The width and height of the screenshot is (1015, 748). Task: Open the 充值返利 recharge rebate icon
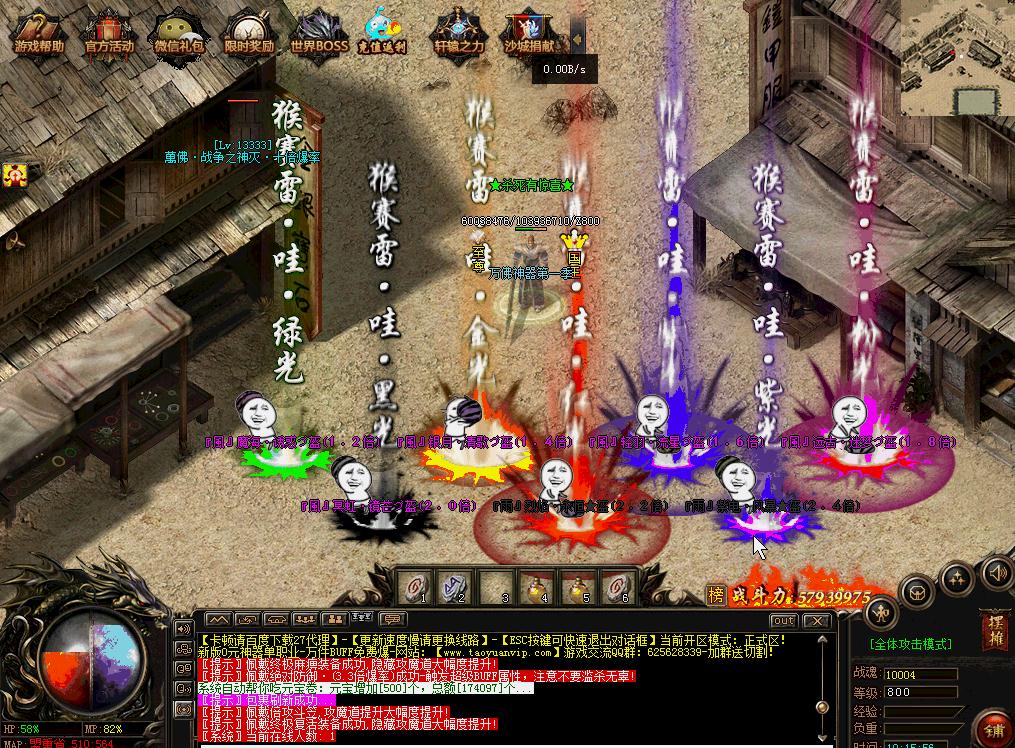point(384,33)
